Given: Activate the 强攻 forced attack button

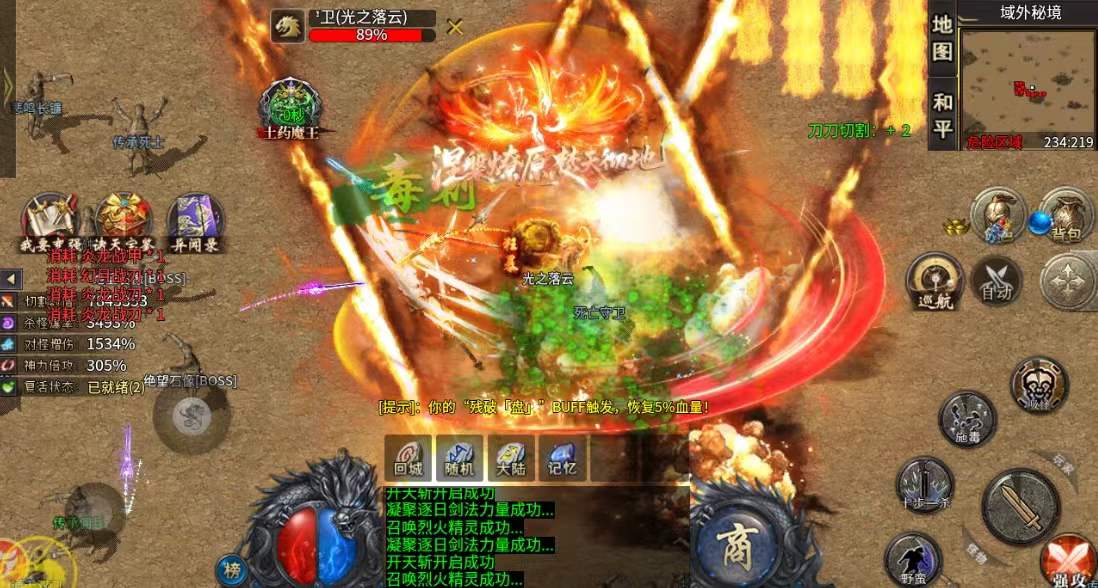Looking at the screenshot, I should 1068,561.
